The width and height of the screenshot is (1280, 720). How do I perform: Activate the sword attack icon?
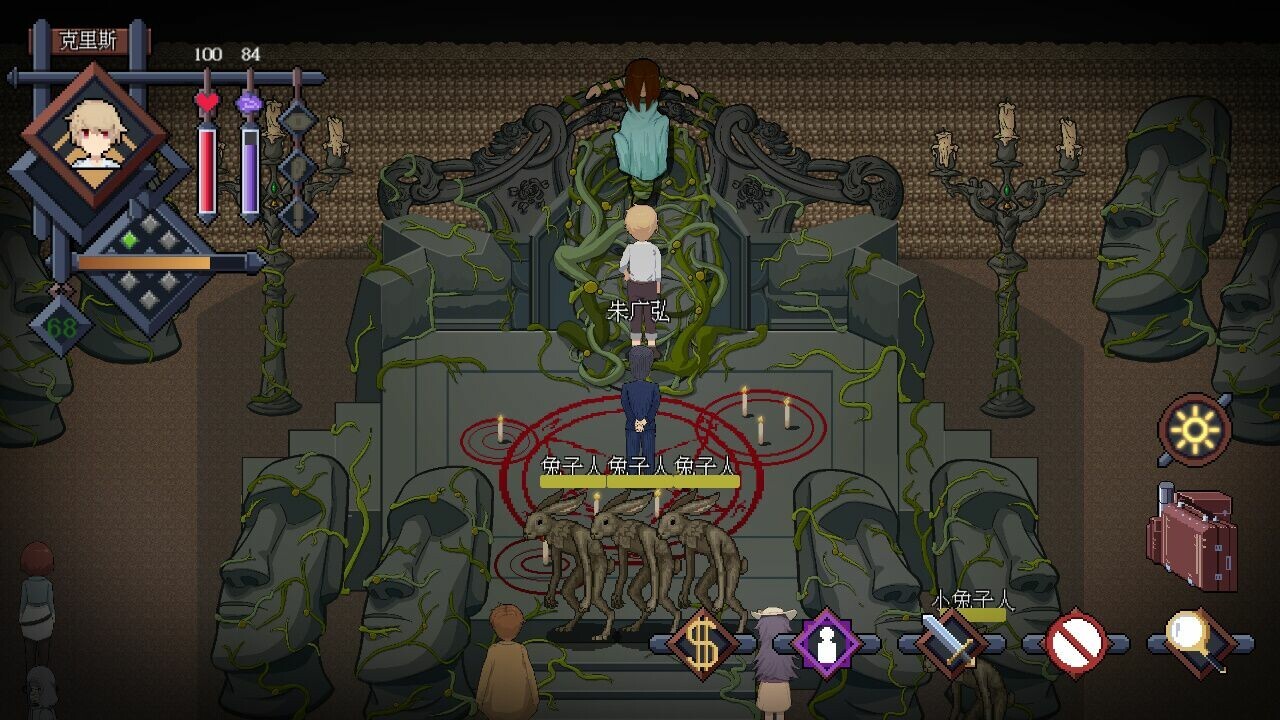pyautogui.click(x=951, y=642)
